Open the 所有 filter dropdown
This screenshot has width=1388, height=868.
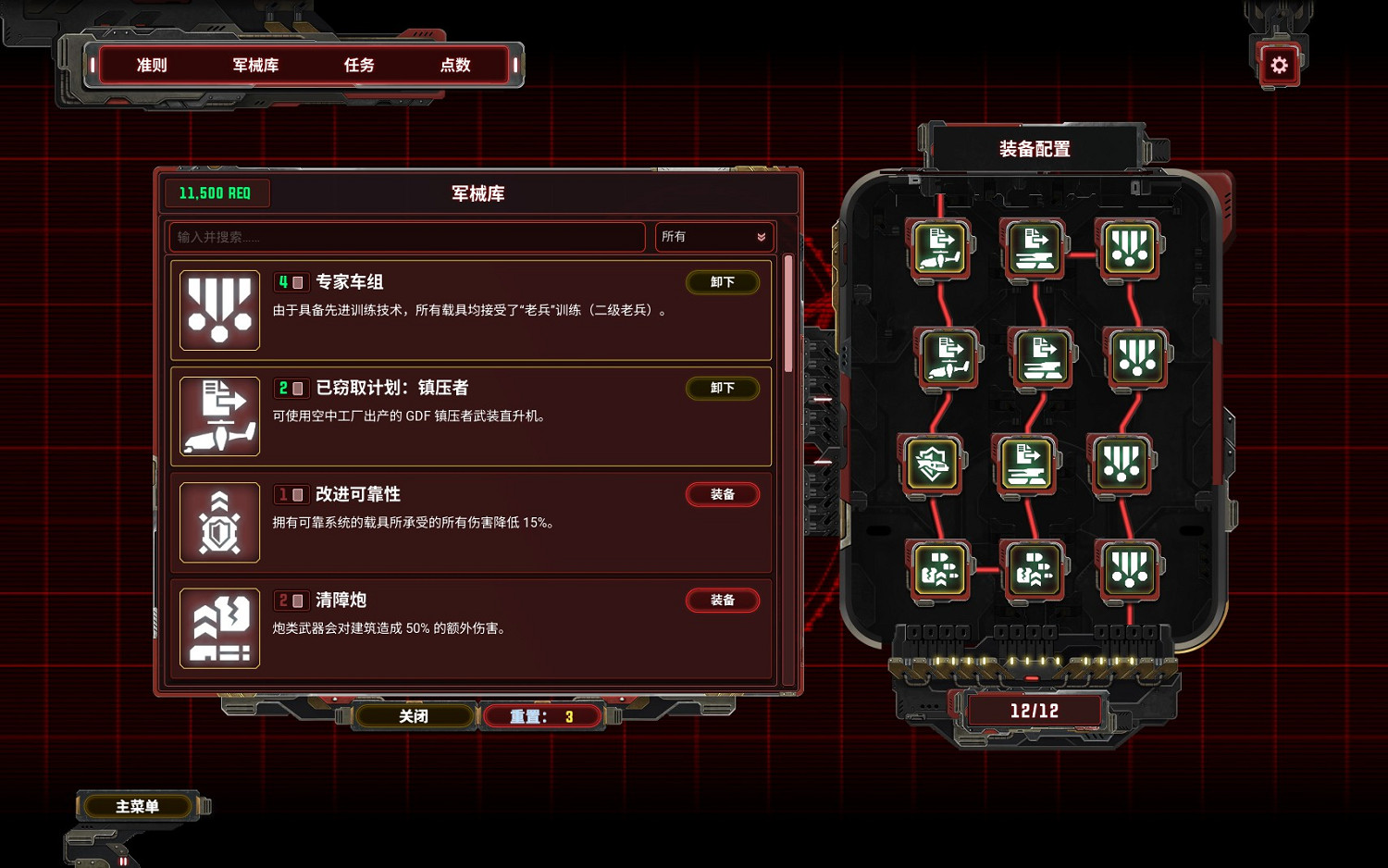(x=713, y=237)
